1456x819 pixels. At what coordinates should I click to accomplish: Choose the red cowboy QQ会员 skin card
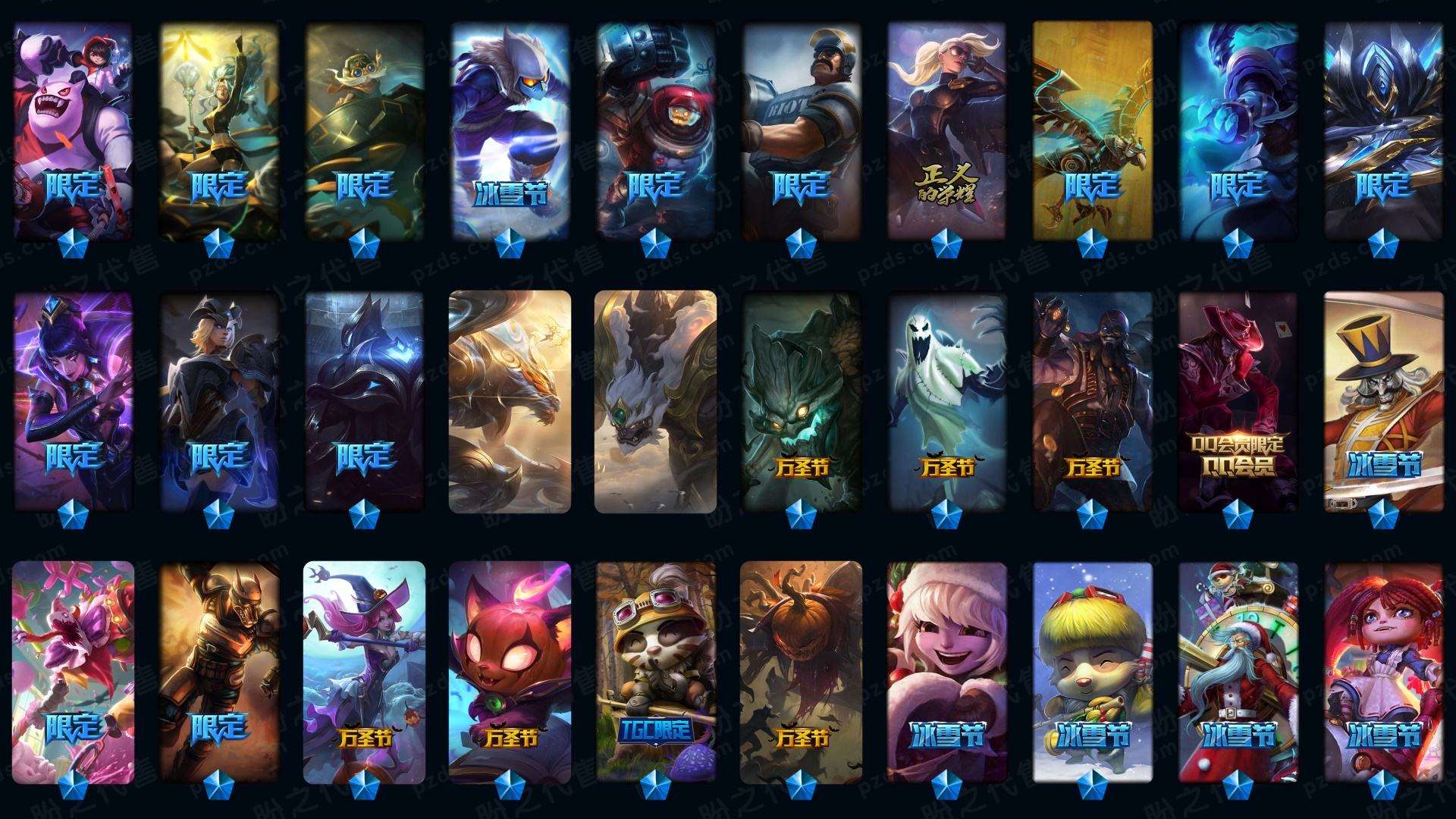pos(1238,400)
